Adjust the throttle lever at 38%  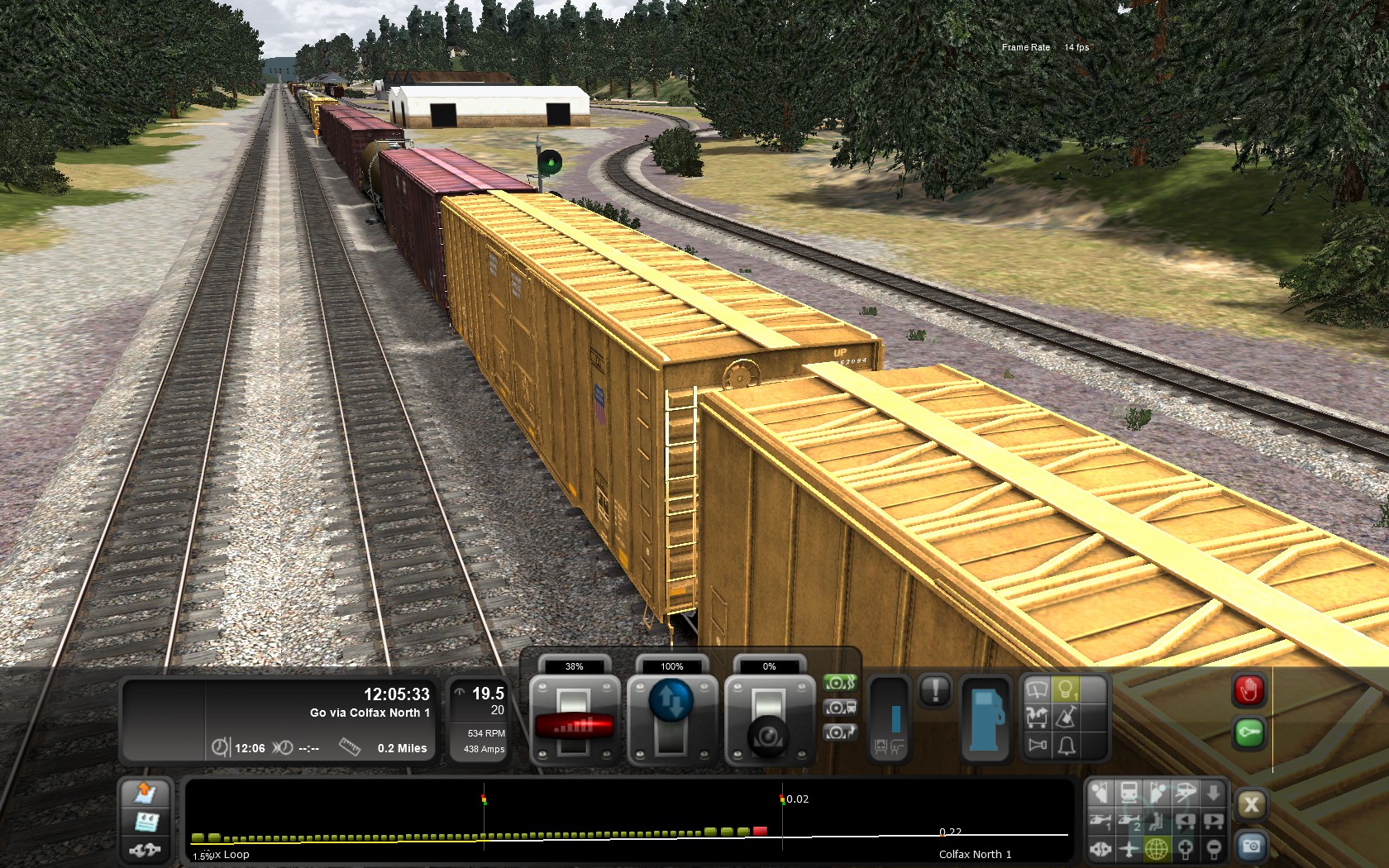click(574, 724)
